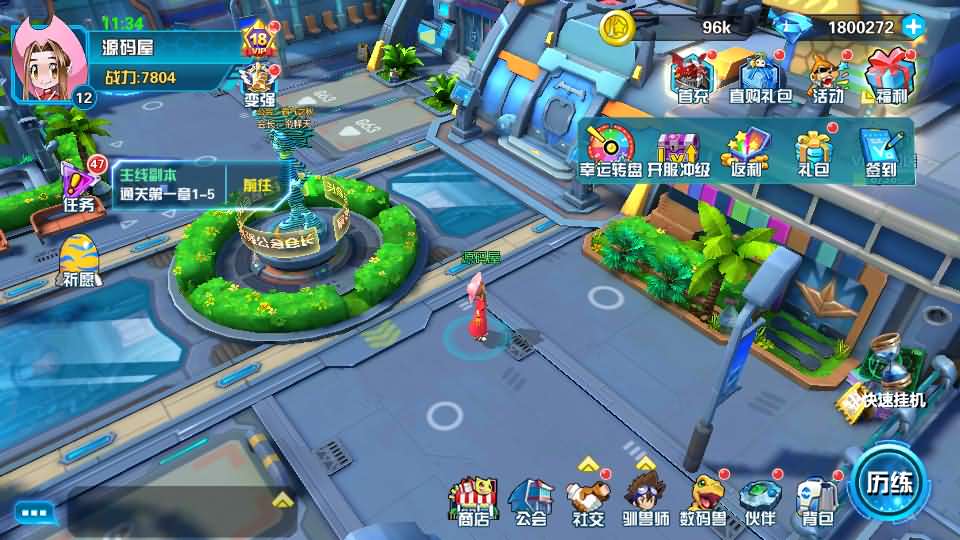The height and width of the screenshot is (540, 960).
Task: Tap the VIP 18 badge
Action: (x=259, y=42)
